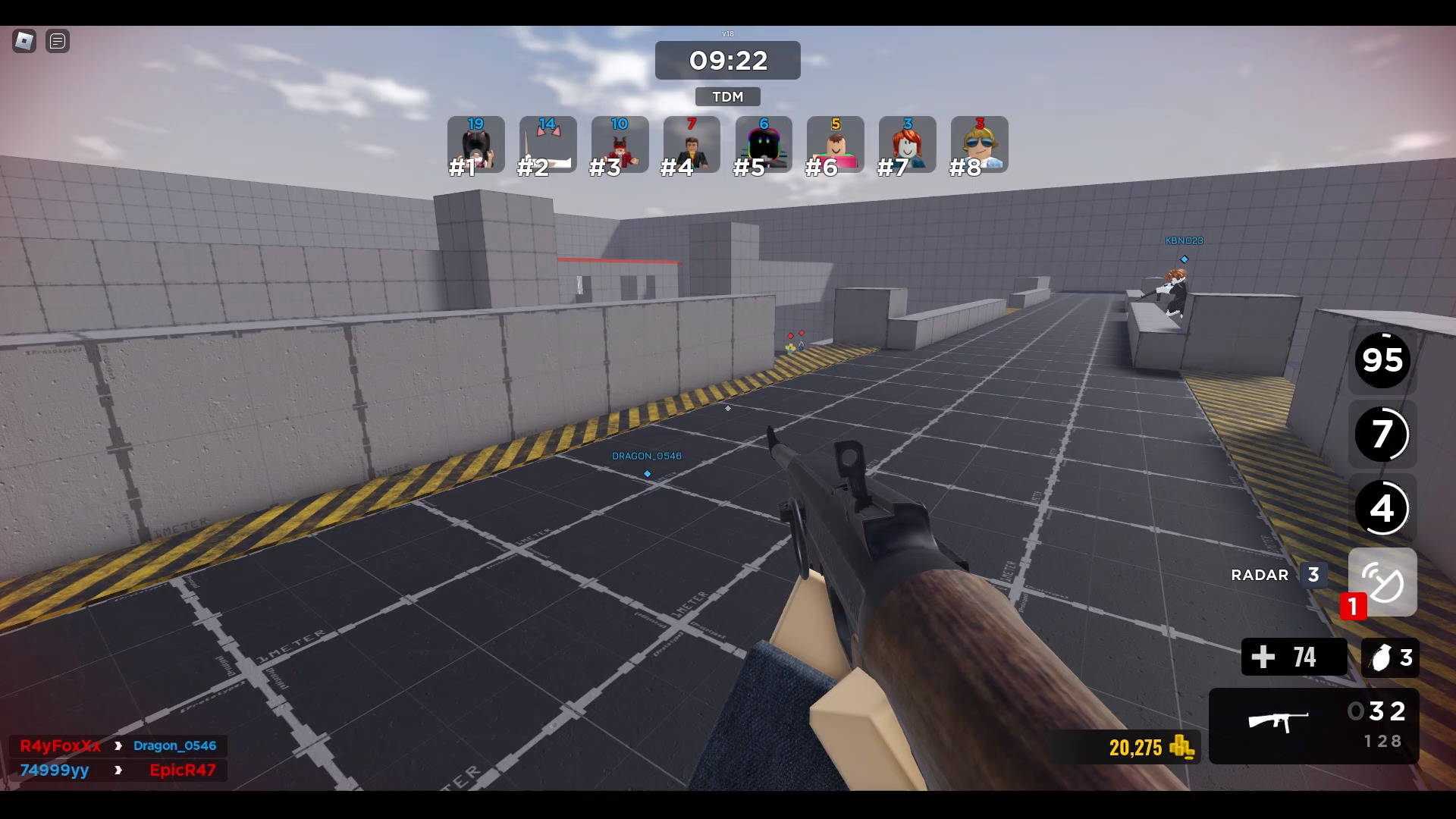Select player ranked #4 with 7 kills
This screenshot has height=819, width=1456.
click(x=692, y=144)
